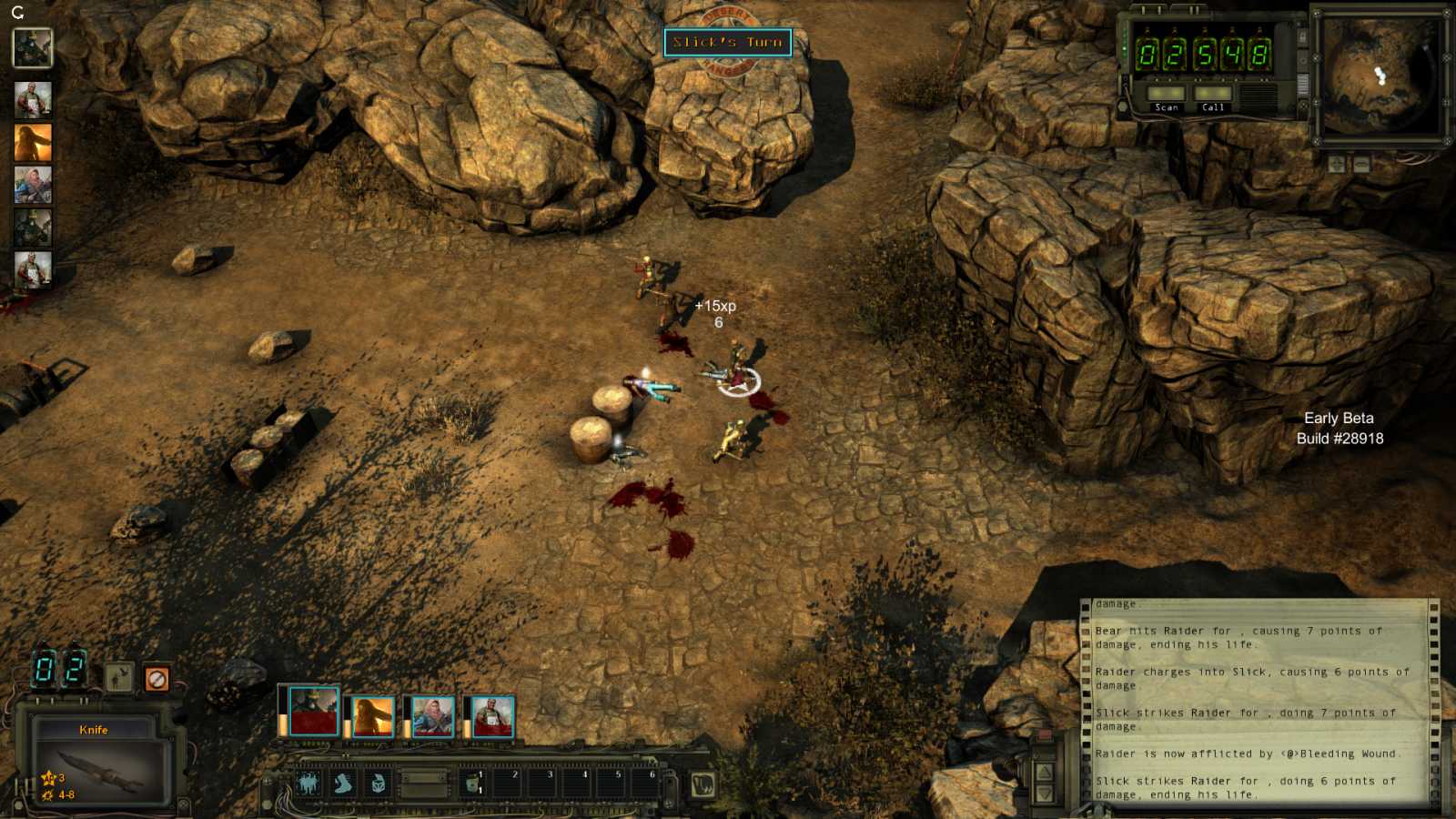Click the fist icon at hotbar end
The width and height of the screenshot is (1456, 819).
point(702,784)
